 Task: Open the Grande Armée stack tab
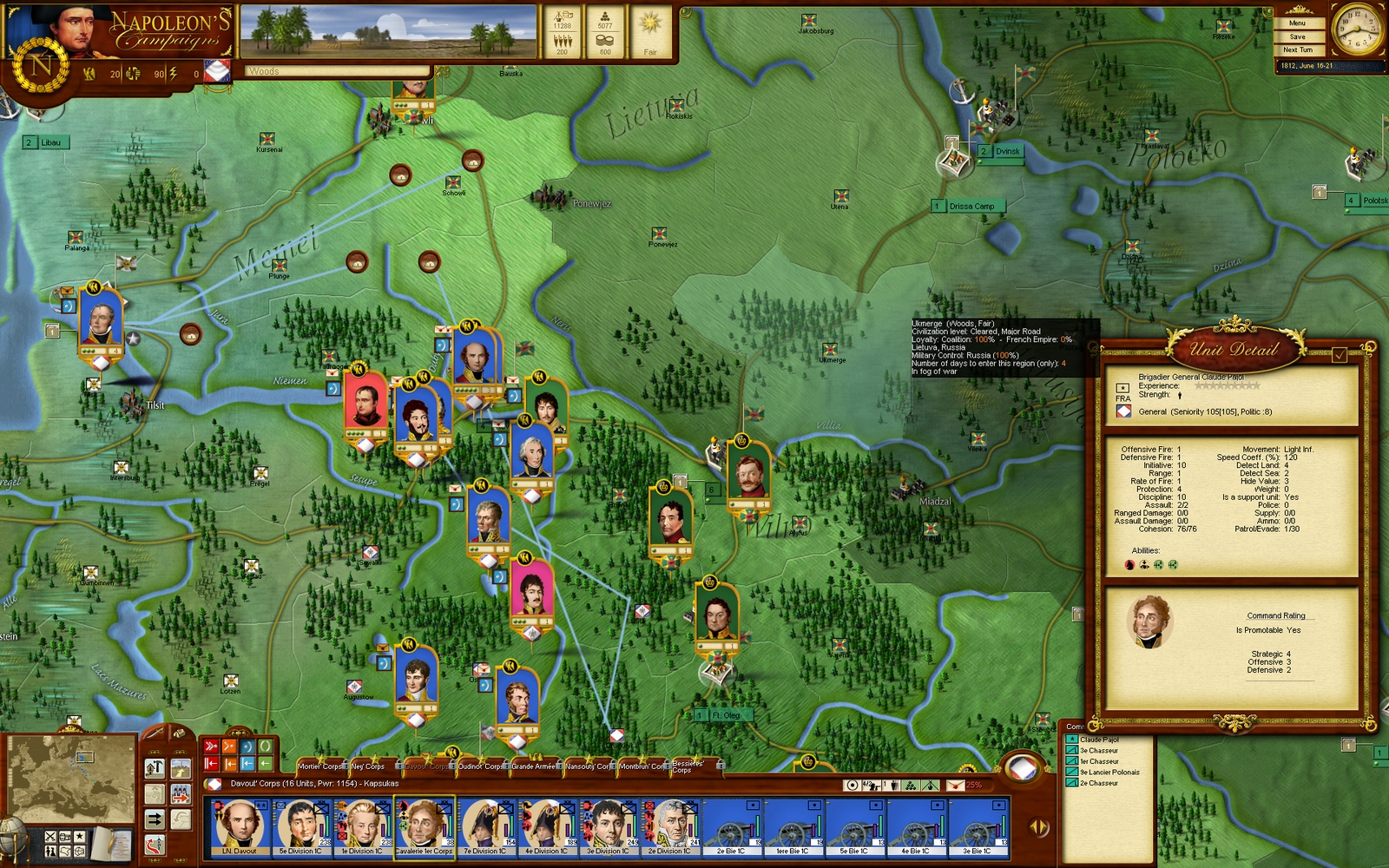coord(534,766)
